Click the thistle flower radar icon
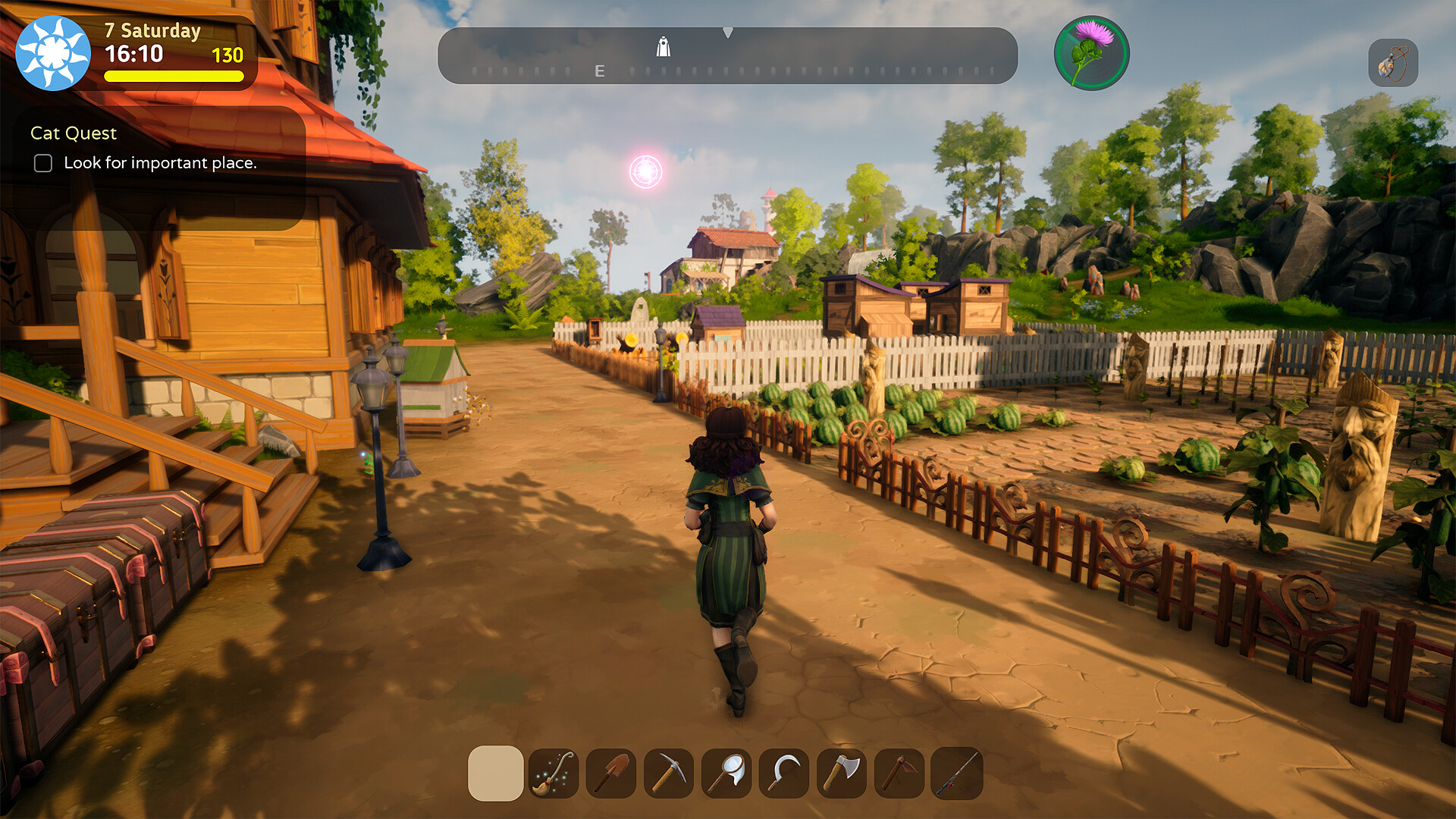This screenshot has height=819, width=1456. click(1091, 53)
